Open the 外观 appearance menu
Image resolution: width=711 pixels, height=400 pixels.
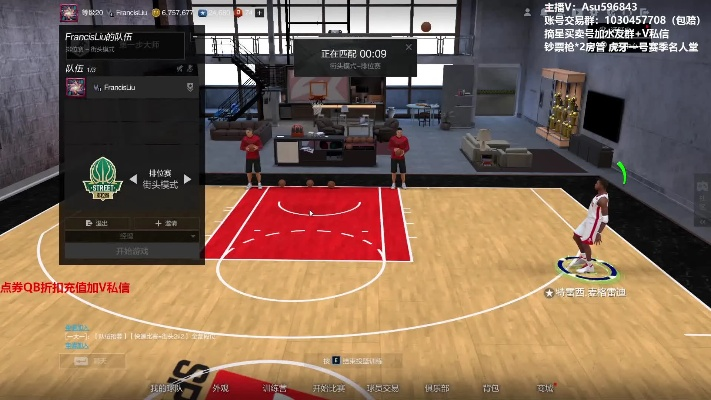pyautogui.click(x=220, y=388)
